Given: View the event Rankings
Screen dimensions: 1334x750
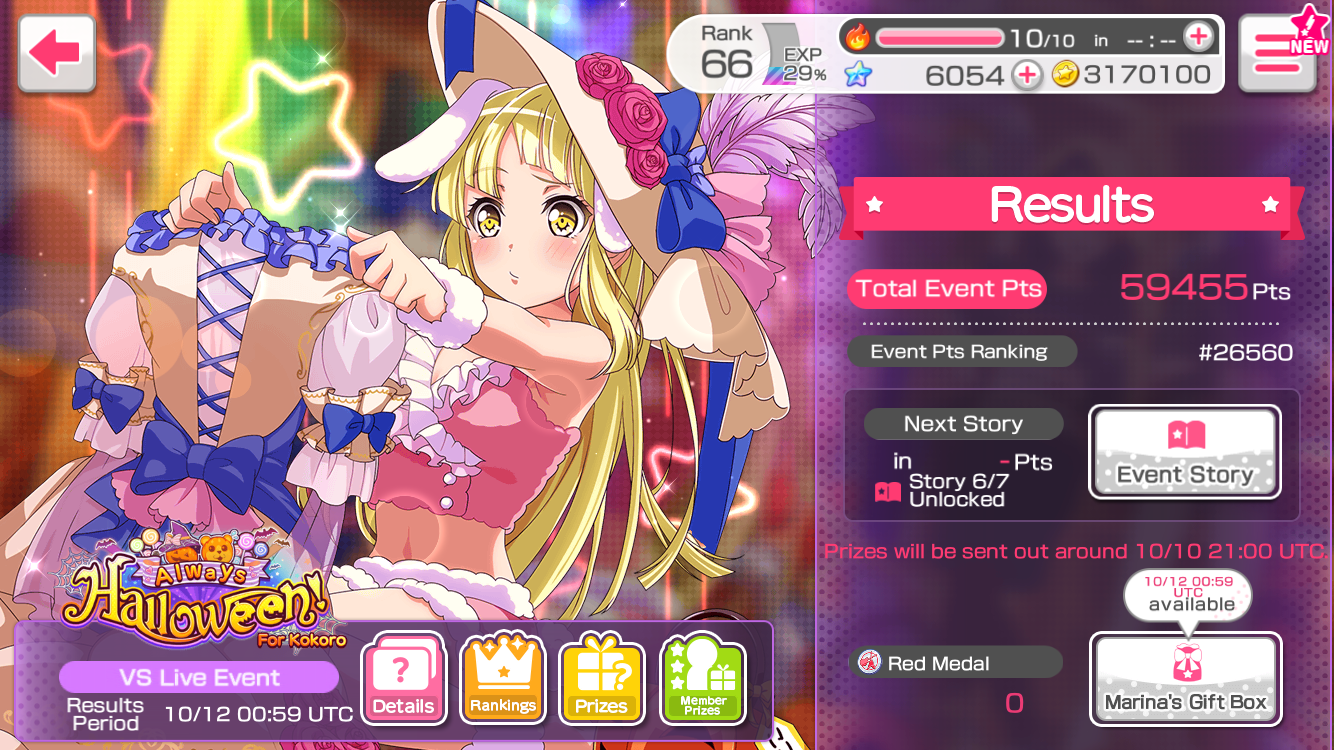Looking at the screenshot, I should click(503, 678).
